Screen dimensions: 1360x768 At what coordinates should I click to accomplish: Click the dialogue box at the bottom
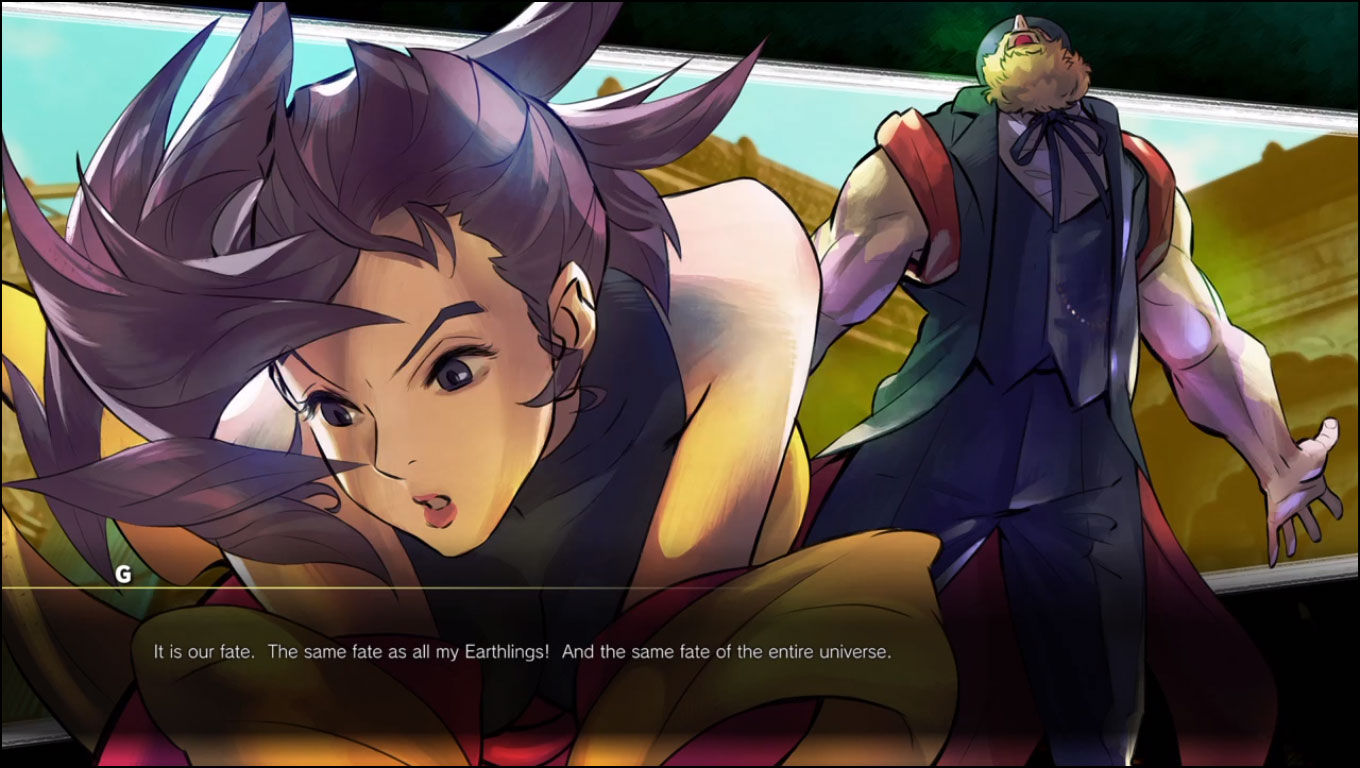(680, 653)
